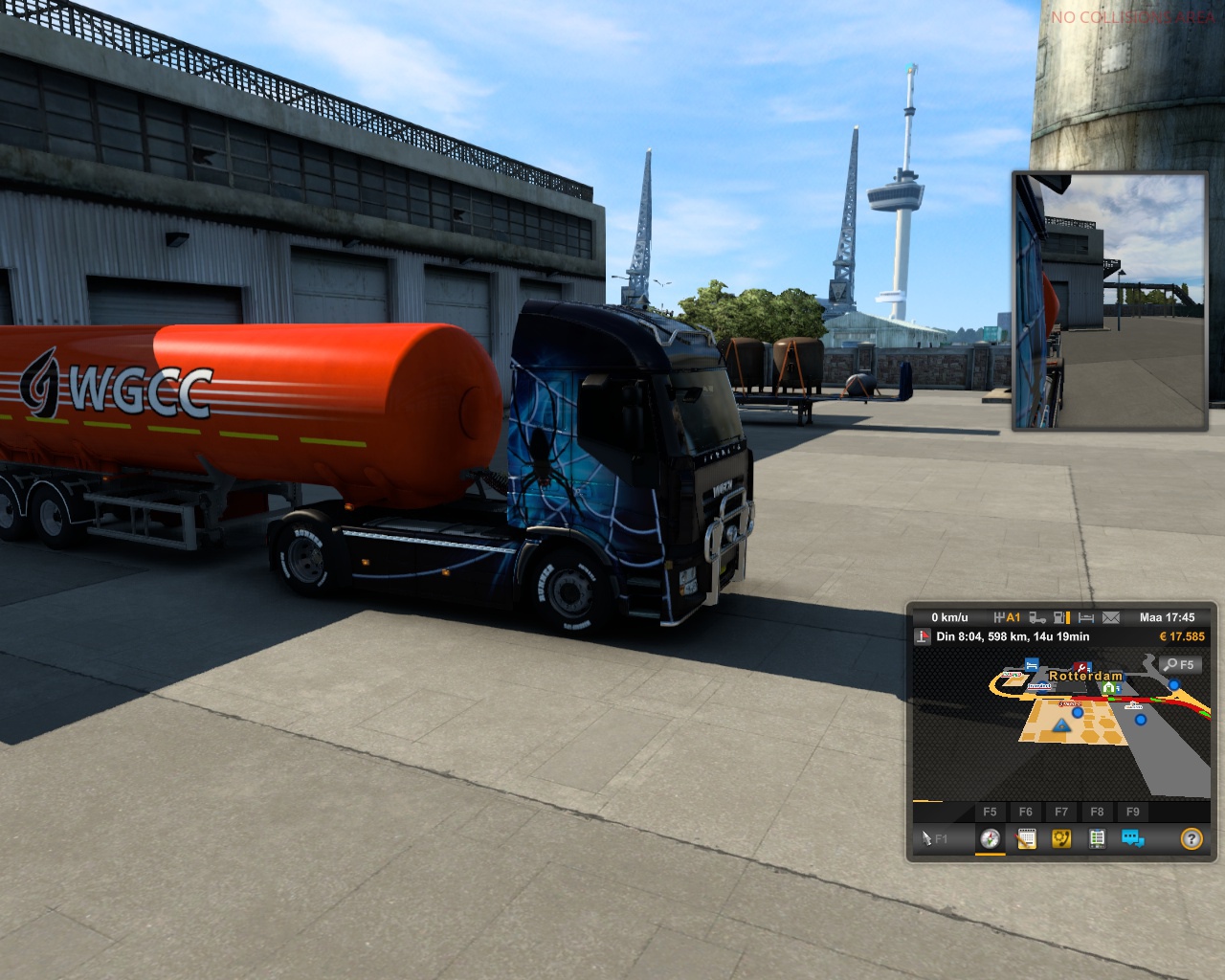Click the envelope mail icon

[x=1111, y=617]
